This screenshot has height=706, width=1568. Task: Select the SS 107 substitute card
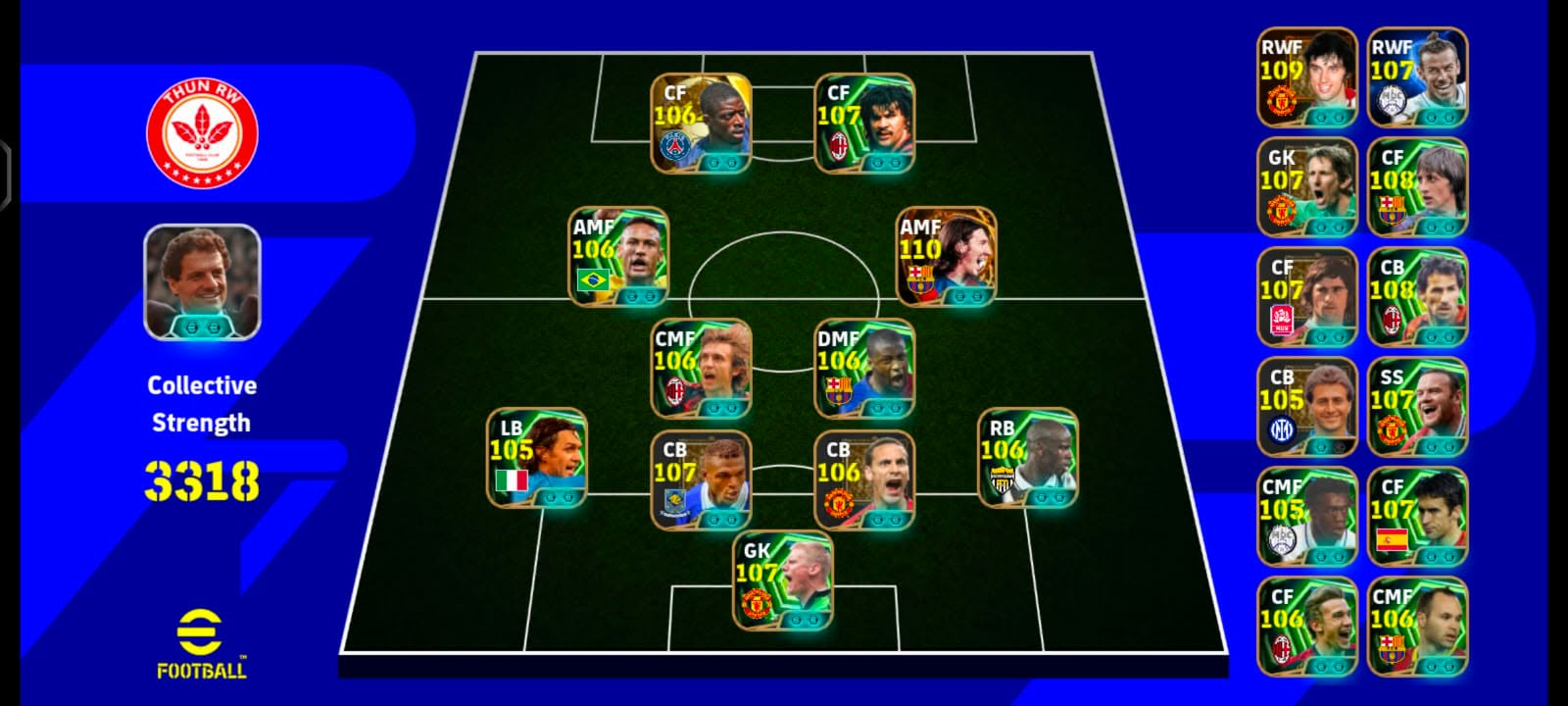click(x=1417, y=407)
